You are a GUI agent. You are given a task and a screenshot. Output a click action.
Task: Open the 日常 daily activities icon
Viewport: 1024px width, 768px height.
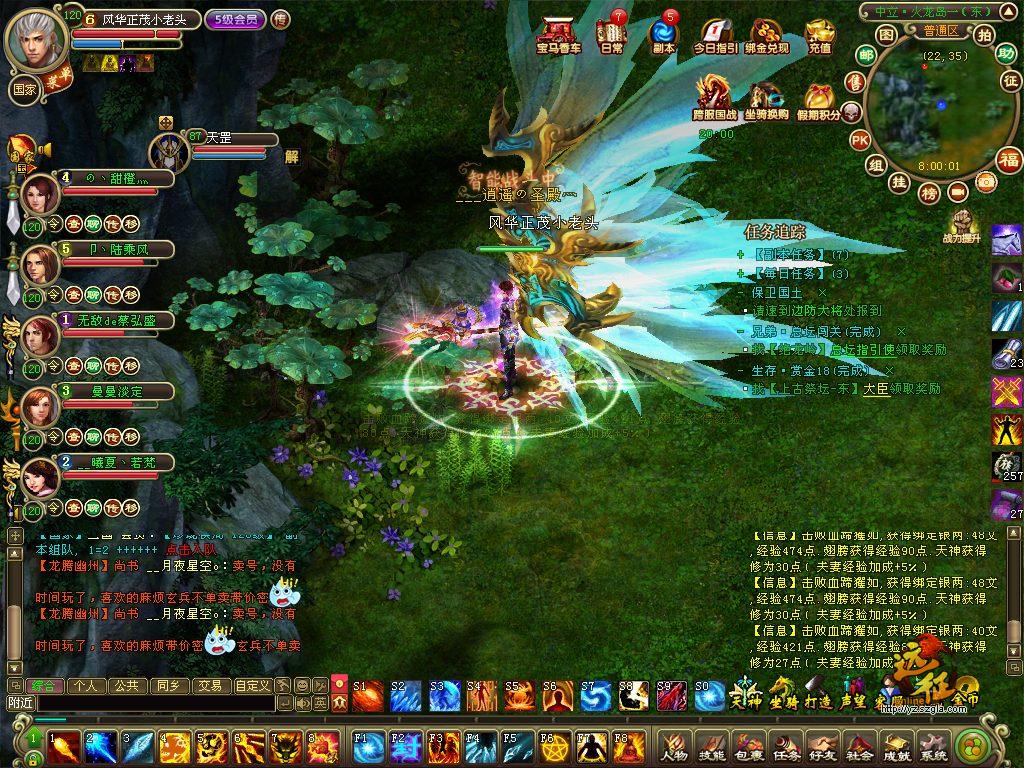click(611, 36)
